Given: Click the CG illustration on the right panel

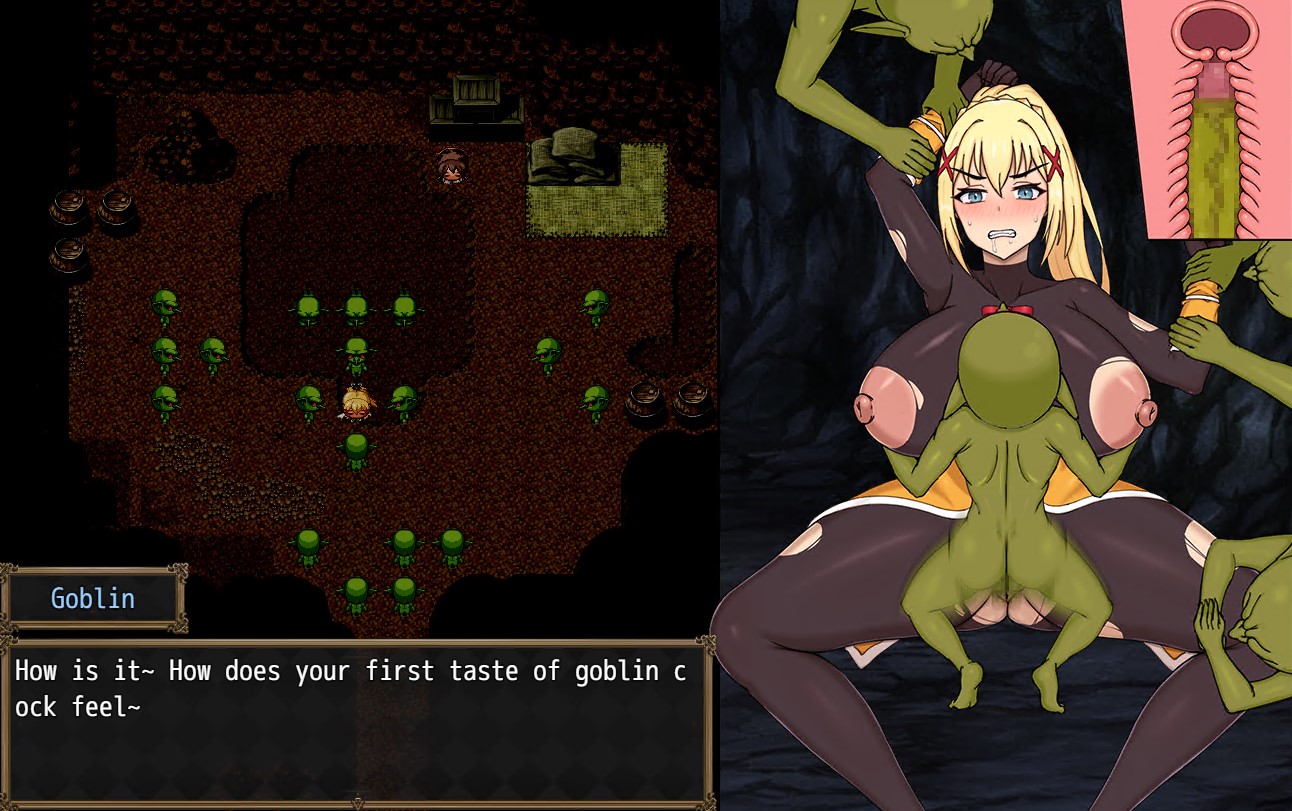Looking at the screenshot, I should [x=1000, y=400].
